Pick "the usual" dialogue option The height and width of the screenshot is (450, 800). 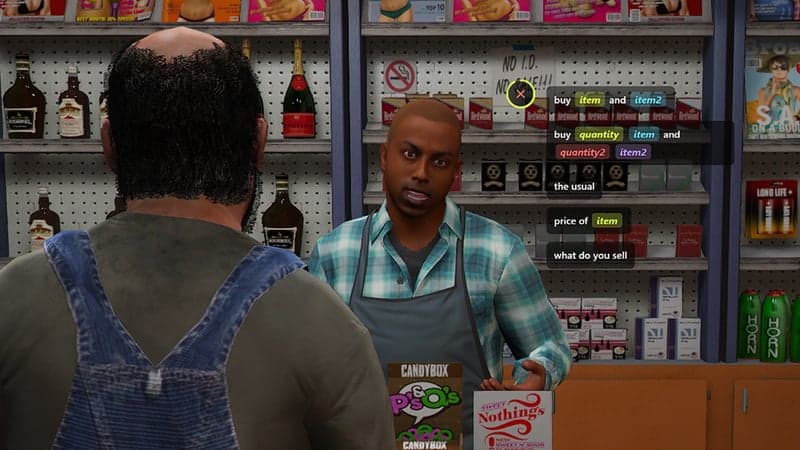coord(573,186)
